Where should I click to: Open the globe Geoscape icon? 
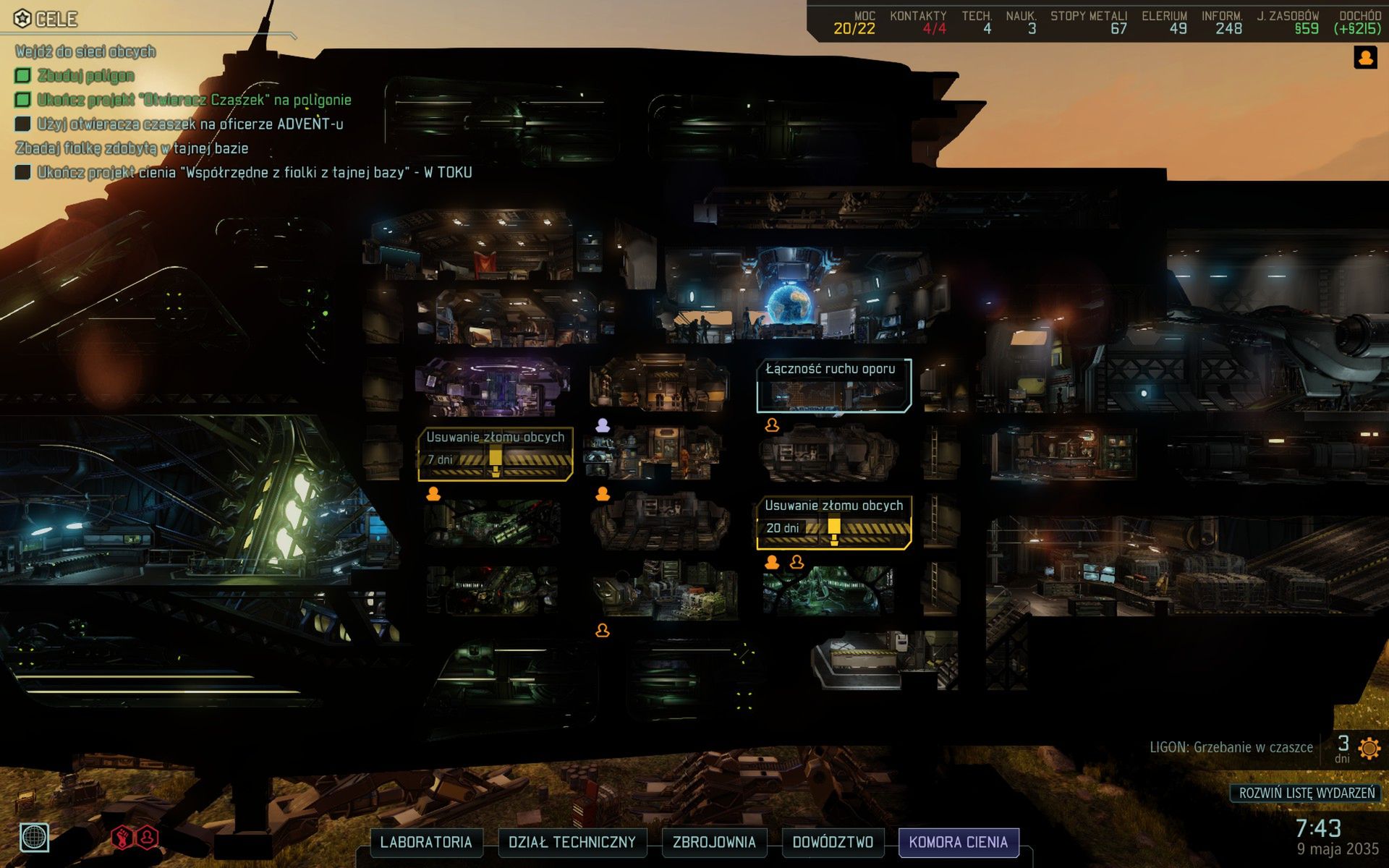click(34, 838)
